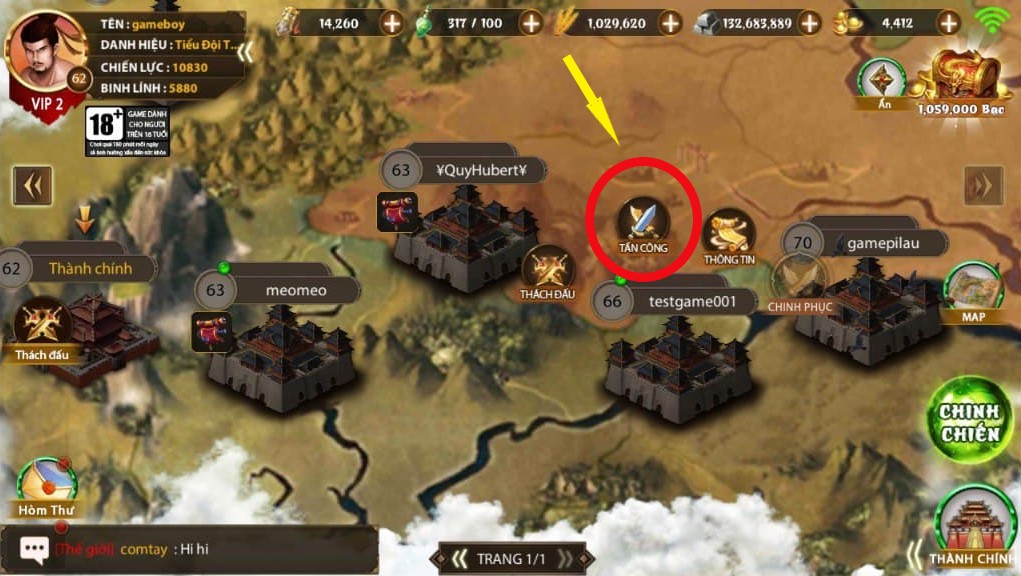The width and height of the screenshot is (1021, 576).
Task: Open the Thông Tin info scroll
Action: click(x=729, y=236)
